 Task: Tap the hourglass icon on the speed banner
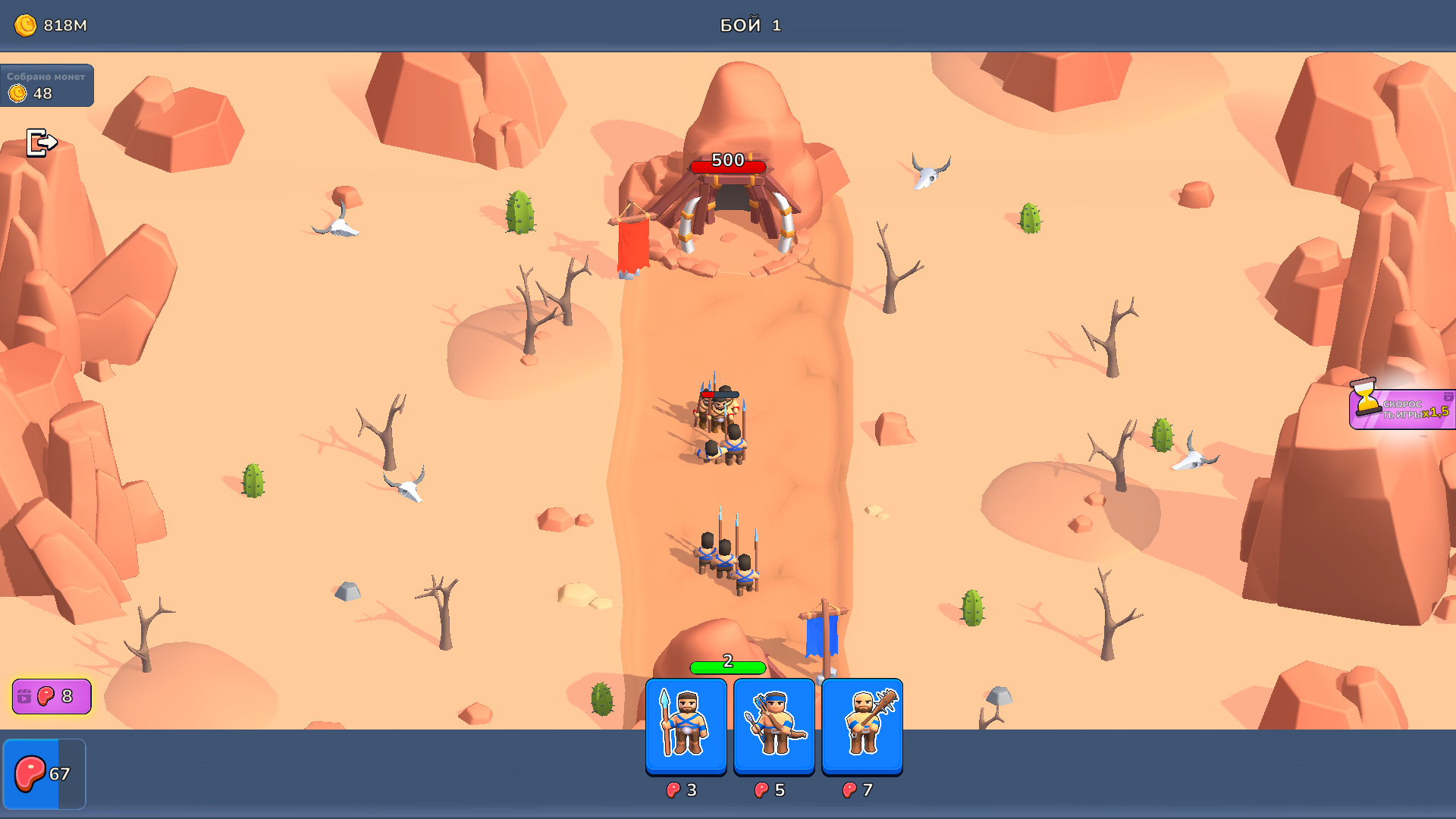1365,397
